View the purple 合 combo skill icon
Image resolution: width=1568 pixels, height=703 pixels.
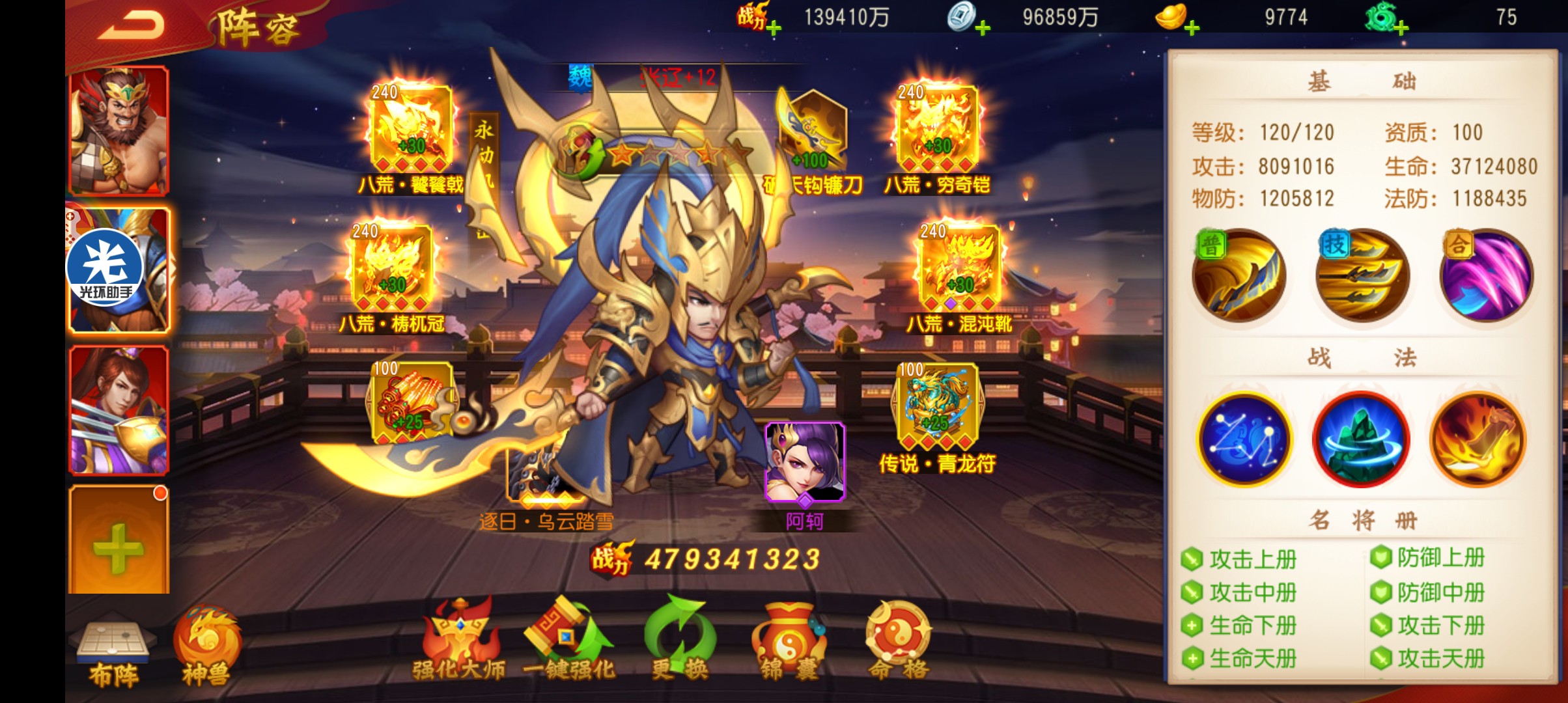1487,276
